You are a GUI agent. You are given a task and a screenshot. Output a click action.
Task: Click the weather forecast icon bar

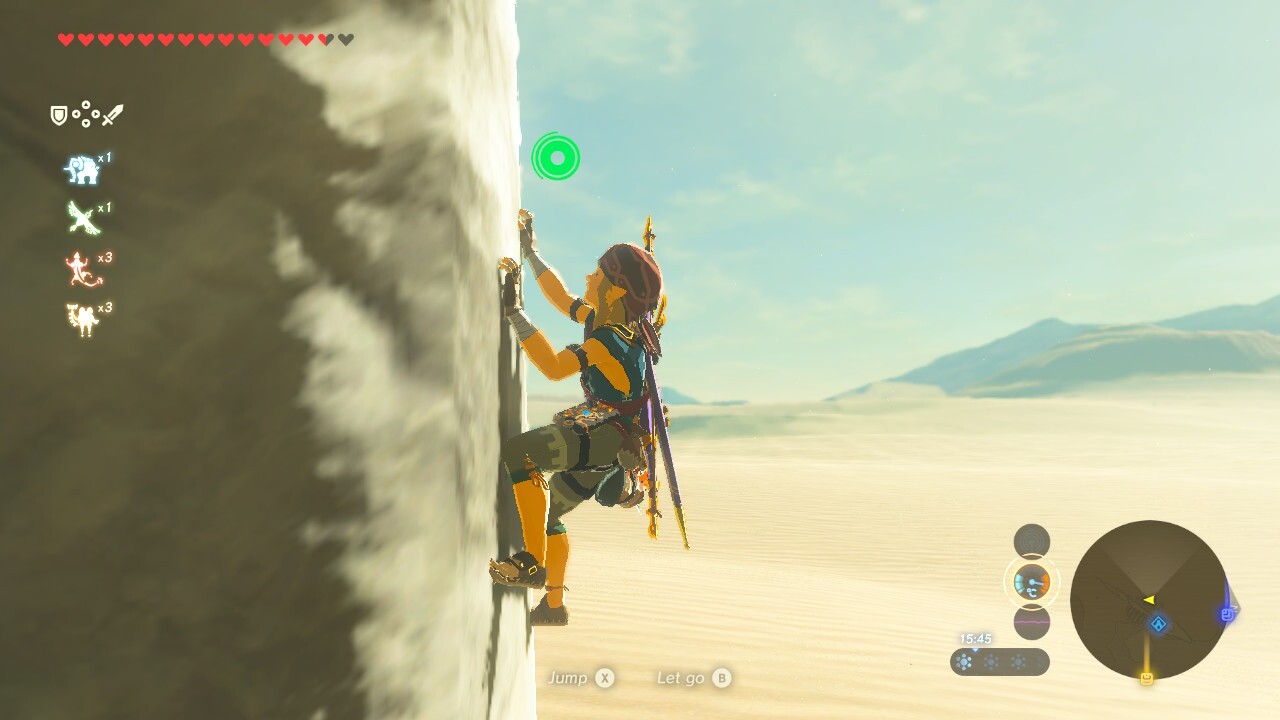pyautogui.click(x=1000, y=661)
